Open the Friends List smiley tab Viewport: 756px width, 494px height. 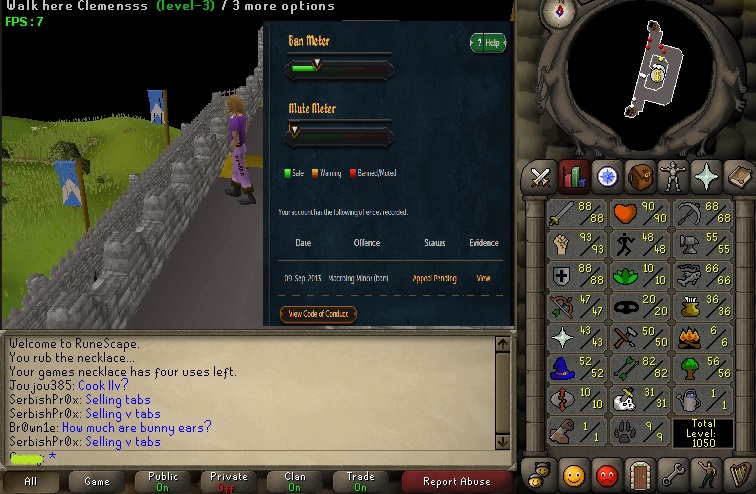coord(573,472)
